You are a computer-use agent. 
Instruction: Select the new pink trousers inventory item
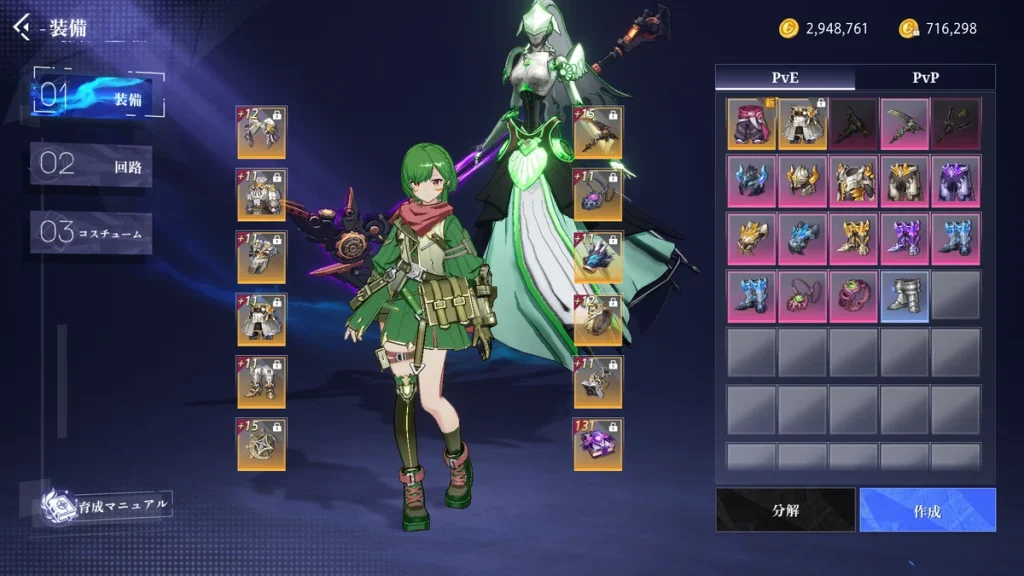[x=752, y=124]
